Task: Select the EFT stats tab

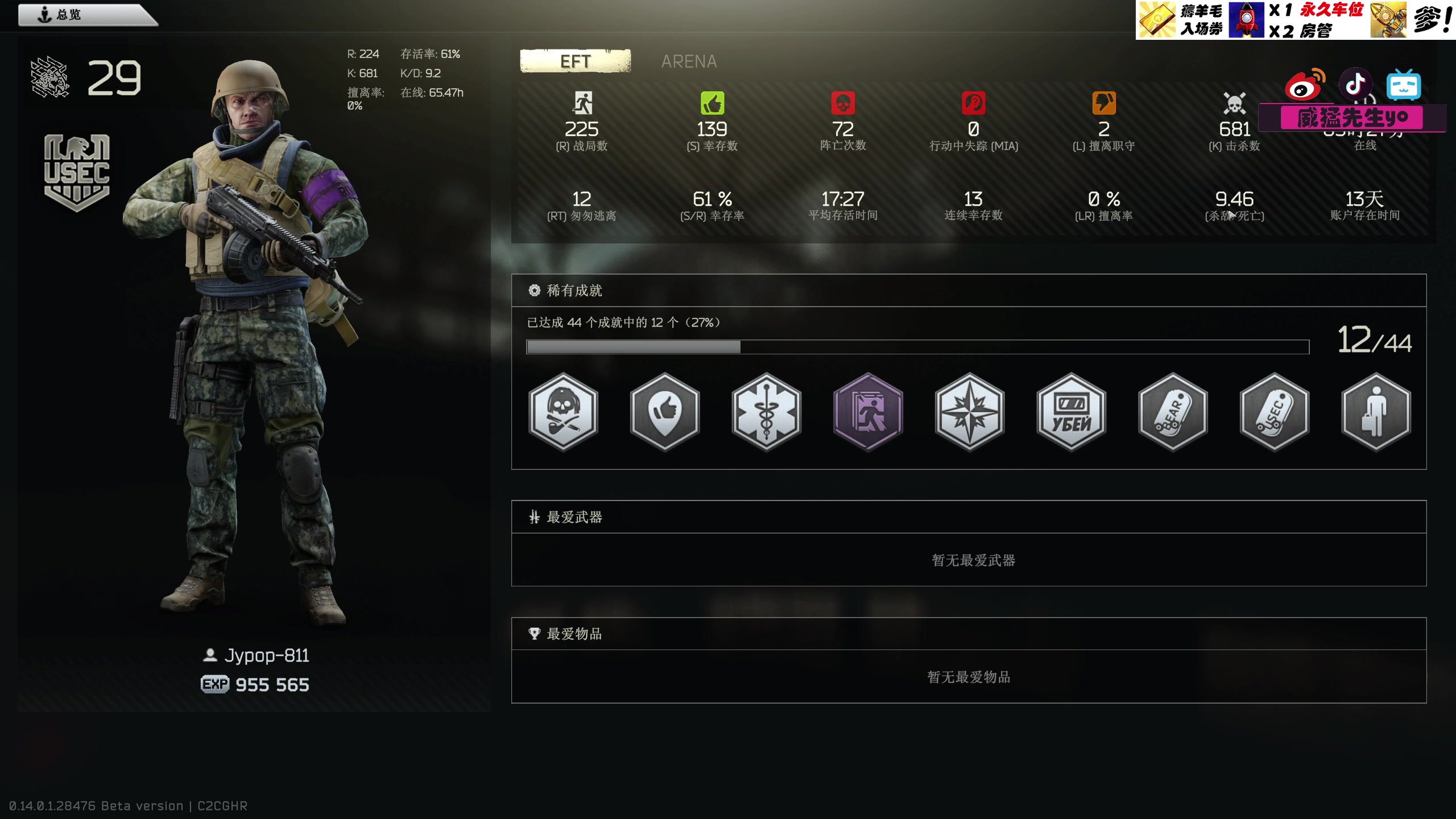Action: pyautogui.click(x=575, y=61)
